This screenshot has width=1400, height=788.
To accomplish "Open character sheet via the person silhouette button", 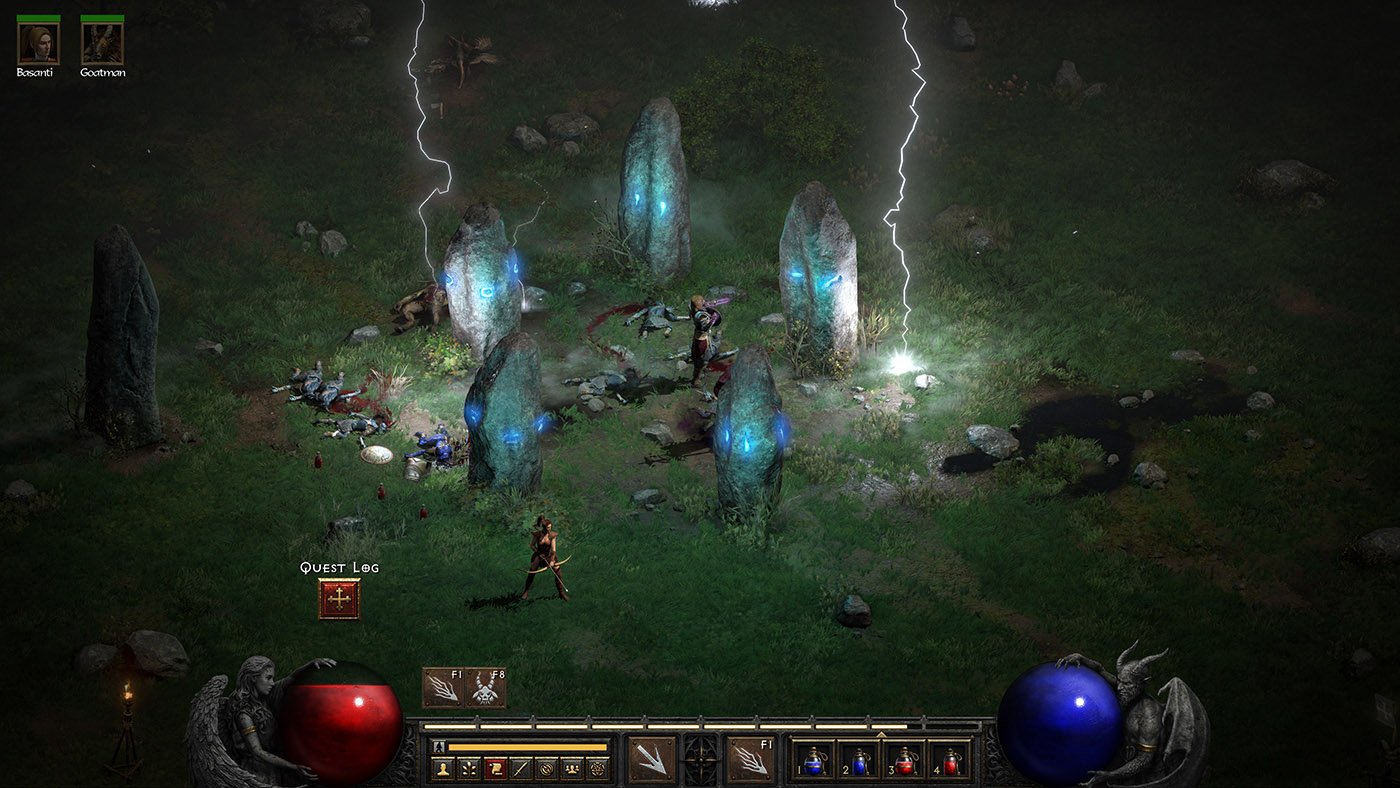I will [x=442, y=768].
